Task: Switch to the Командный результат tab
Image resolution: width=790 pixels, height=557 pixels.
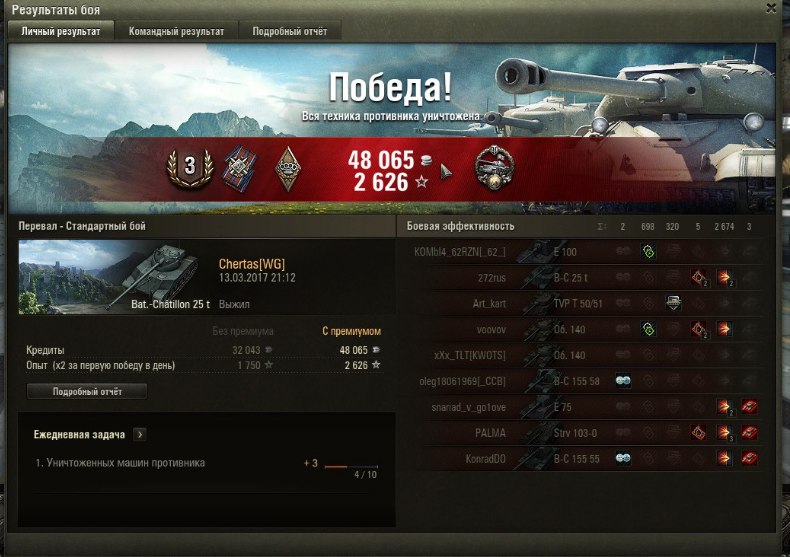Action: 176,31
